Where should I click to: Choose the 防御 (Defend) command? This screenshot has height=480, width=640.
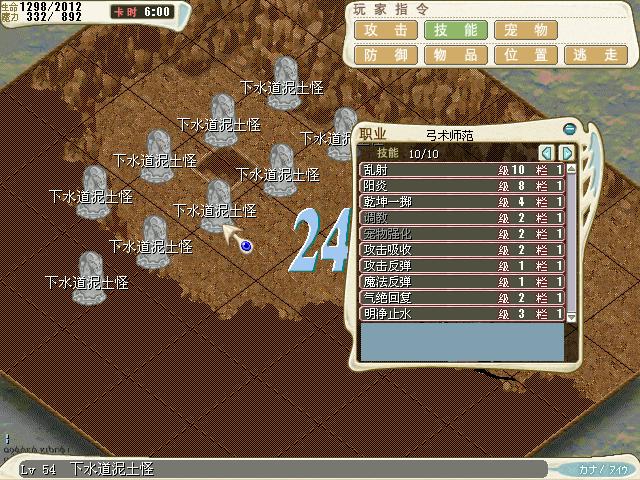point(385,56)
